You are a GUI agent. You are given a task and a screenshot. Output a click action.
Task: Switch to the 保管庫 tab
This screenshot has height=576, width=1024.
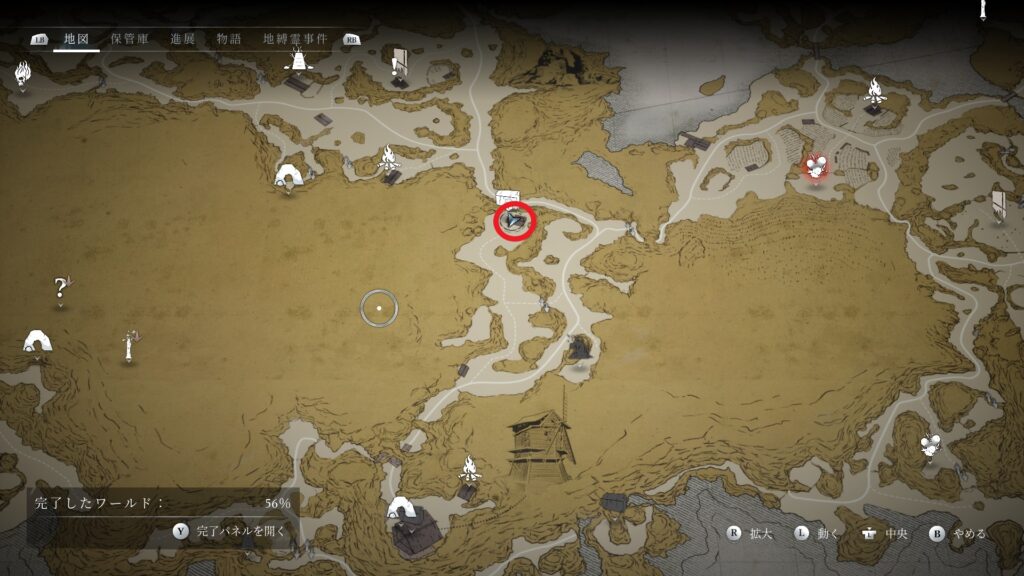(x=130, y=38)
